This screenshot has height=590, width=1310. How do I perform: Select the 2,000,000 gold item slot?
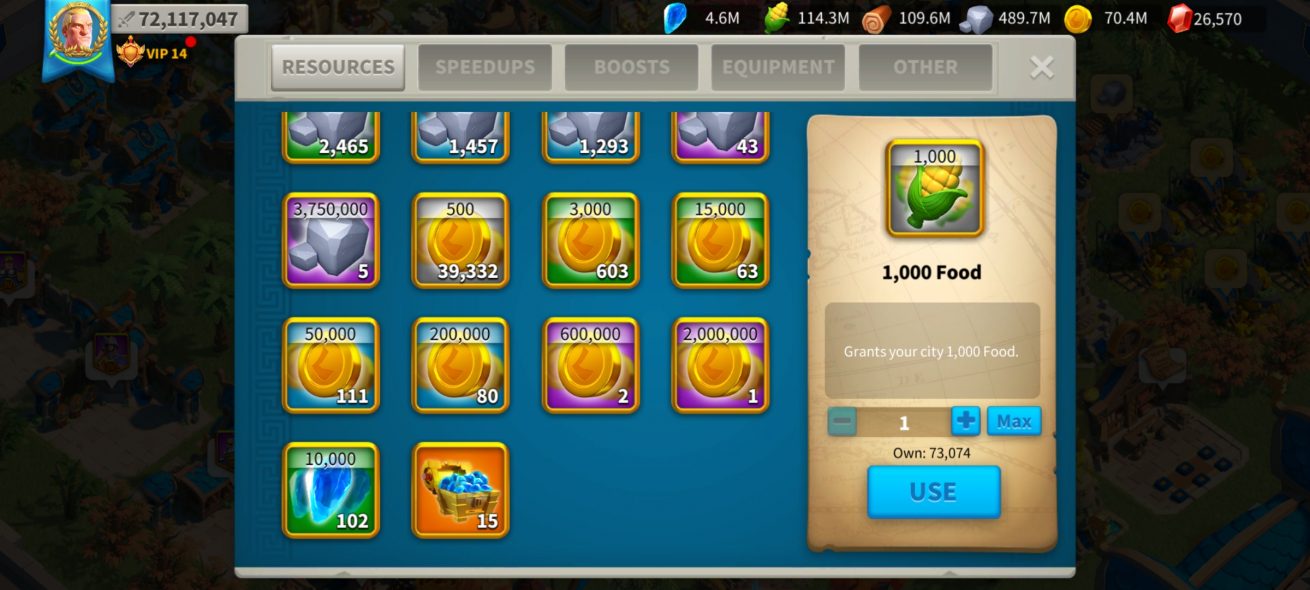(x=720, y=365)
